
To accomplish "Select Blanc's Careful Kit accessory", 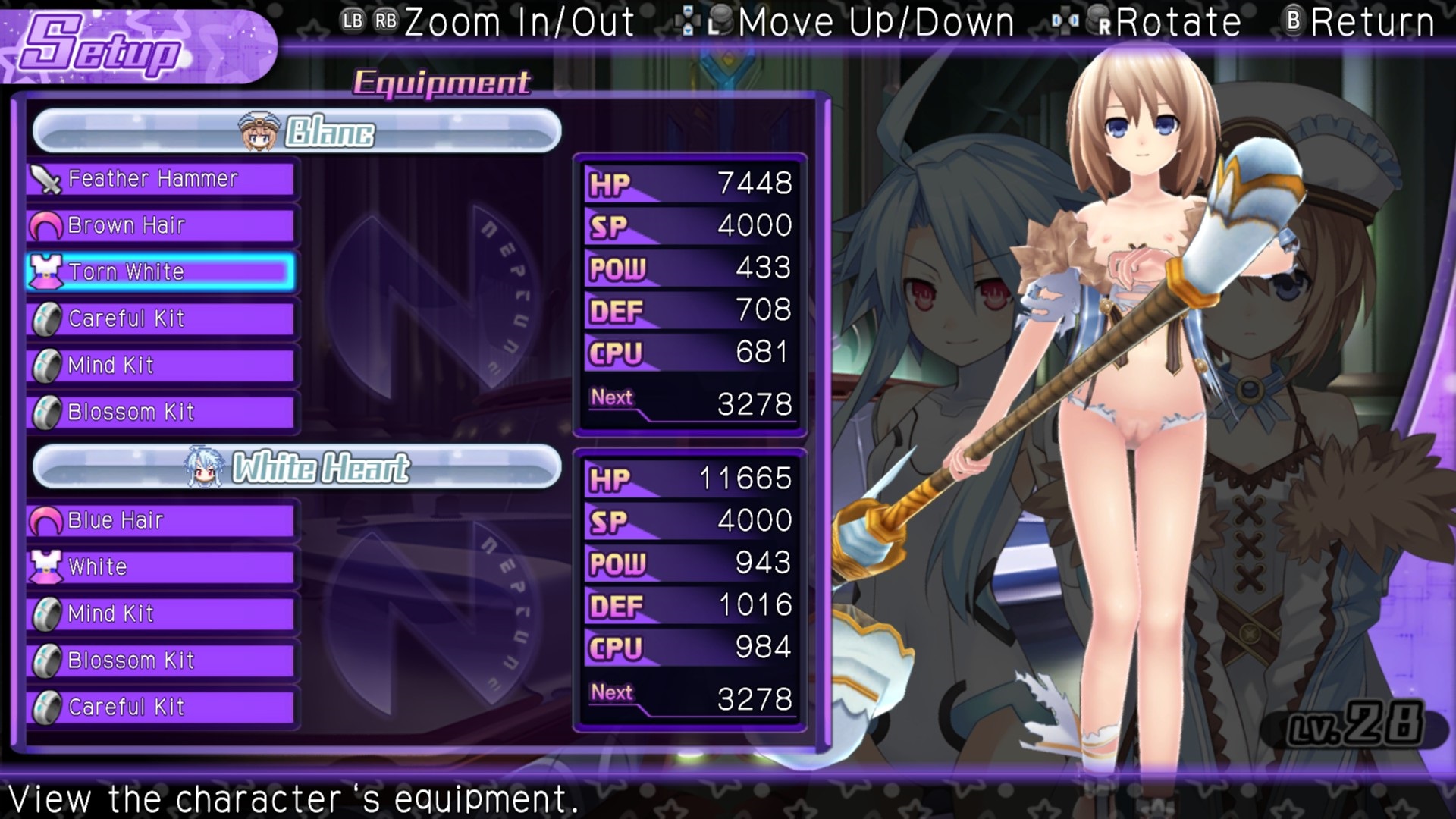I will point(161,319).
